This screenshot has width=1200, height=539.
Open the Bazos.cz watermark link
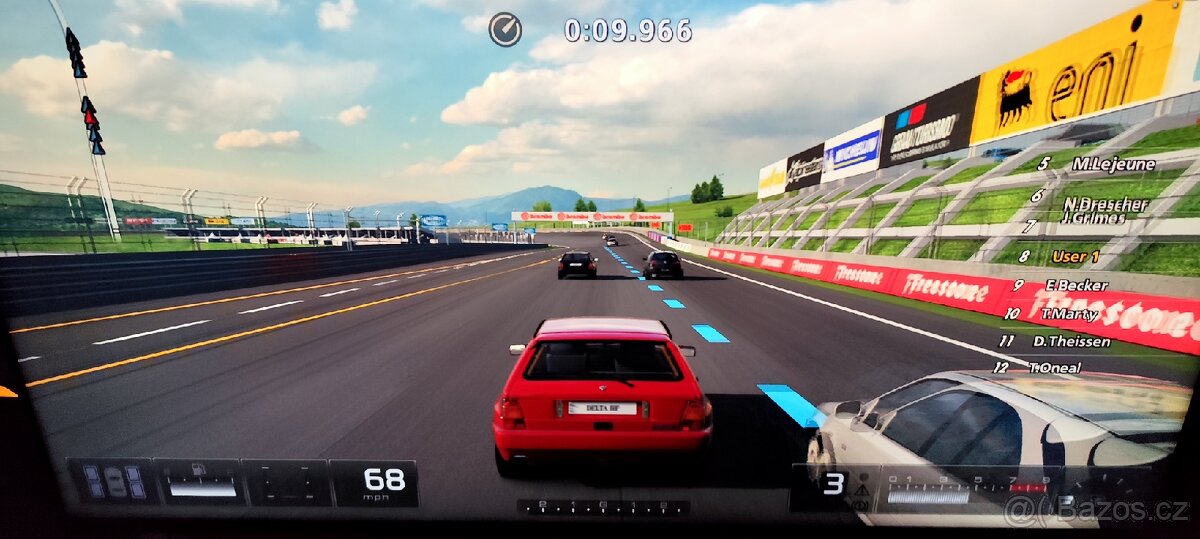1097,510
